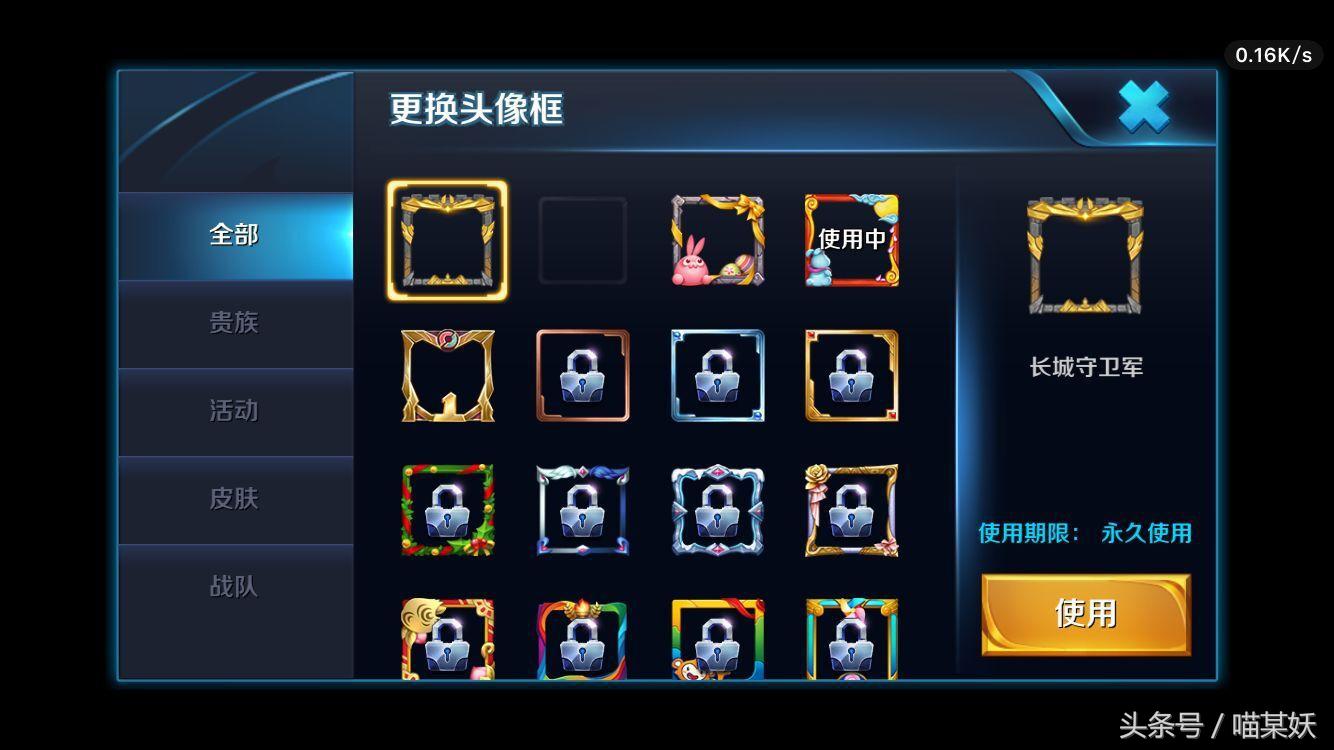Select the locked Christmas wreath frame

coord(447,510)
